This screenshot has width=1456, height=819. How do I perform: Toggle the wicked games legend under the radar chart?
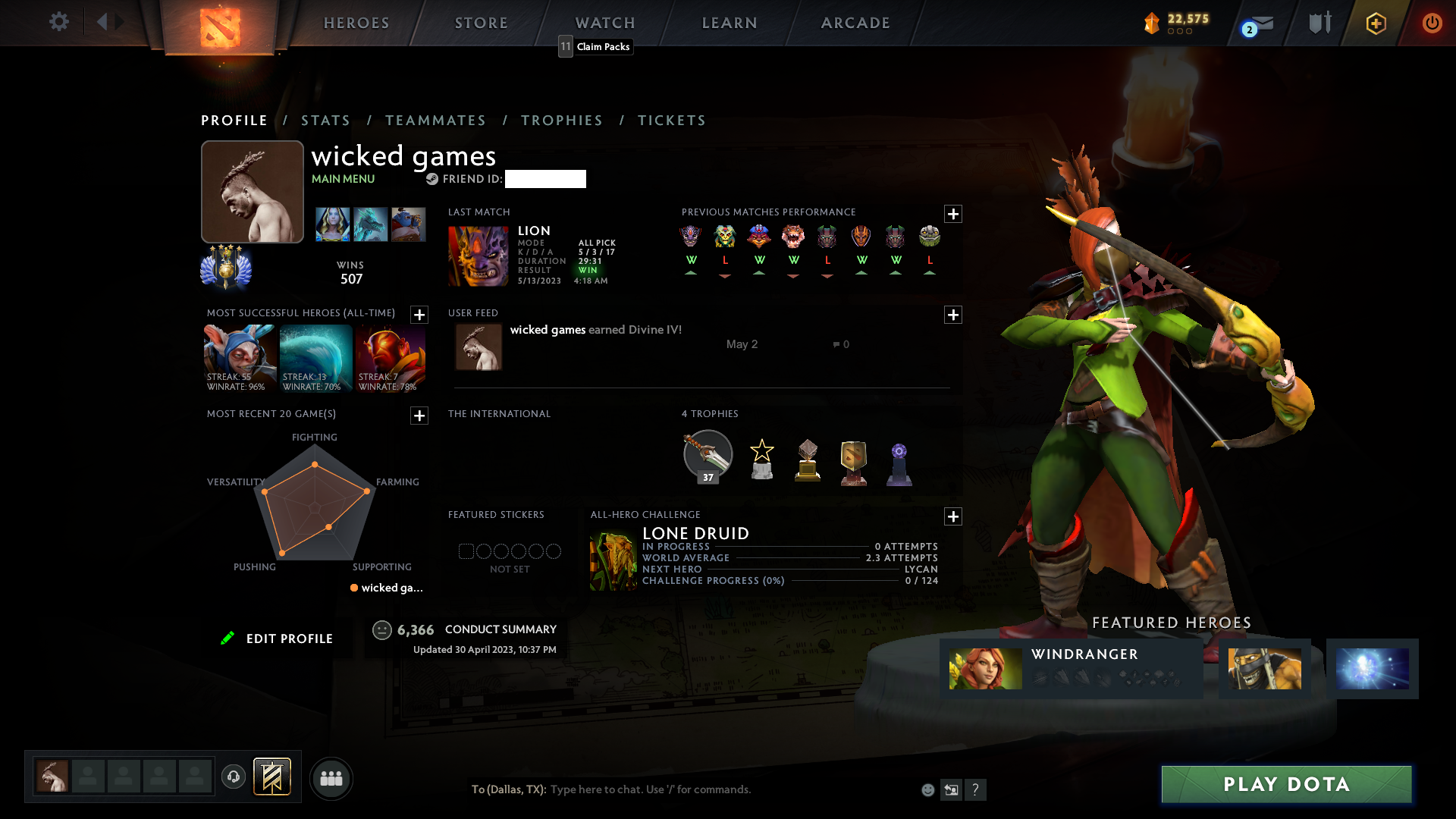pyautogui.click(x=385, y=588)
